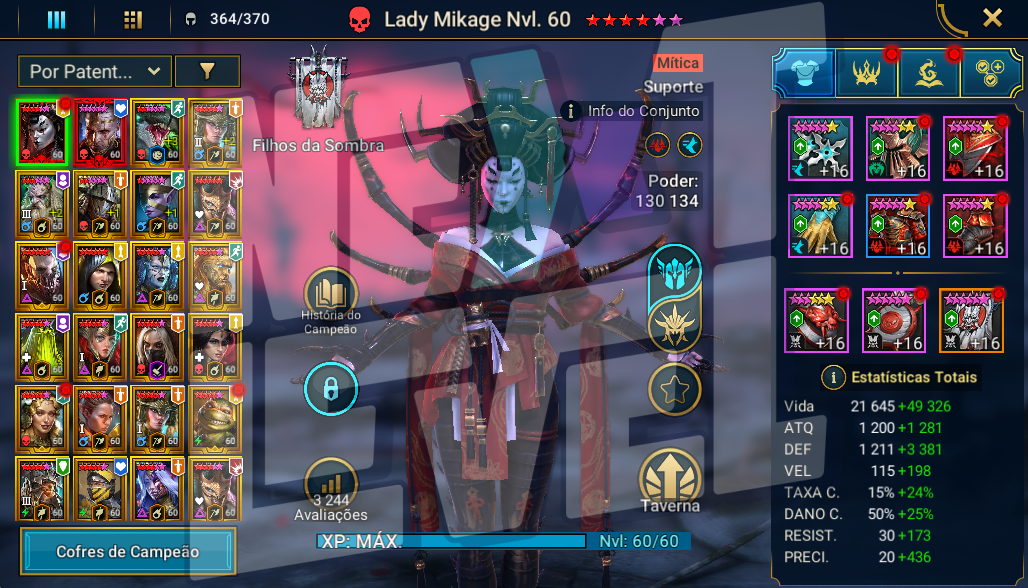Select the glove artifact slot
The height and width of the screenshot is (588, 1028).
[819, 226]
